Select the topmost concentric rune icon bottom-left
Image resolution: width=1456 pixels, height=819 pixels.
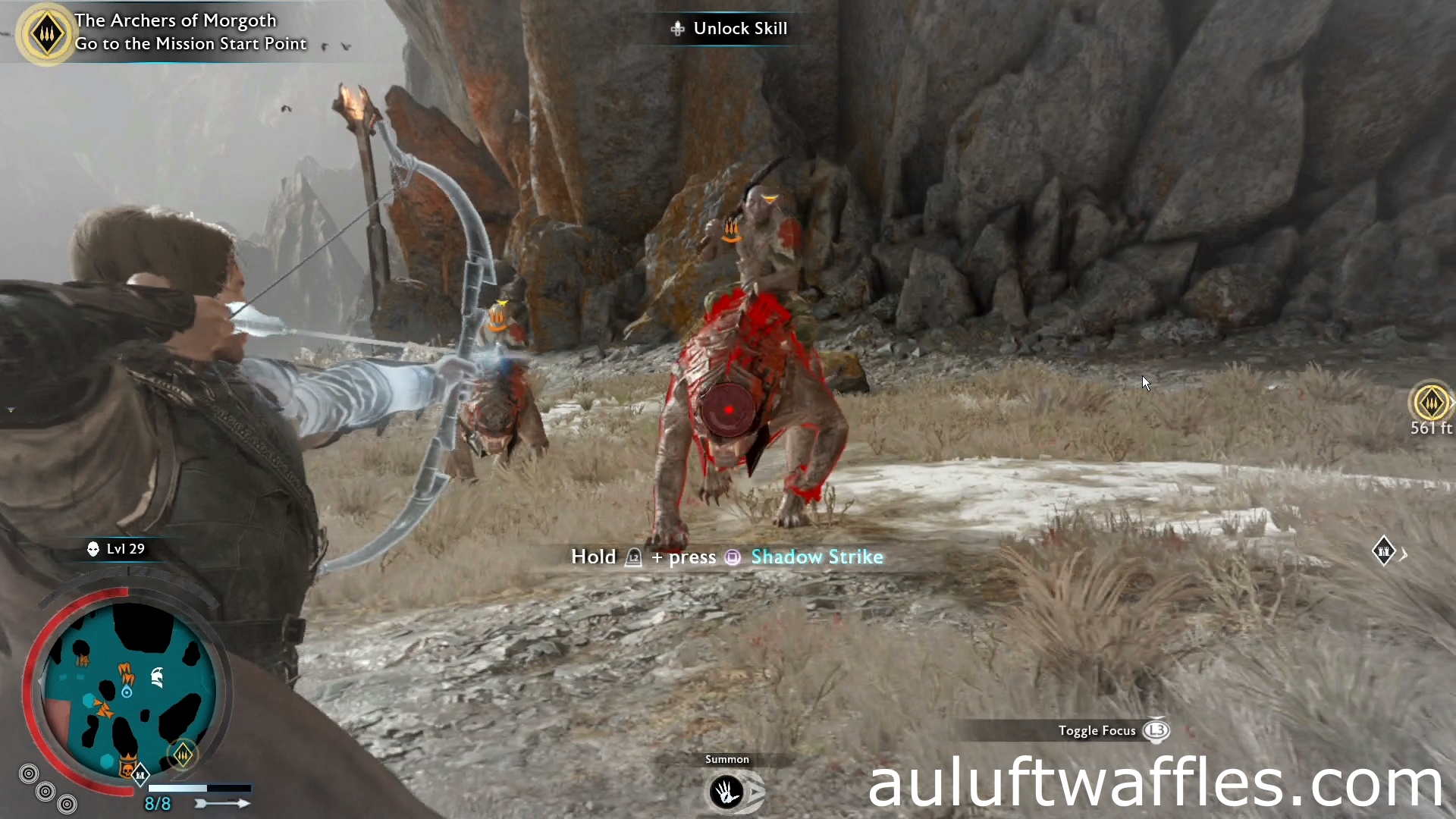click(x=30, y=773)
